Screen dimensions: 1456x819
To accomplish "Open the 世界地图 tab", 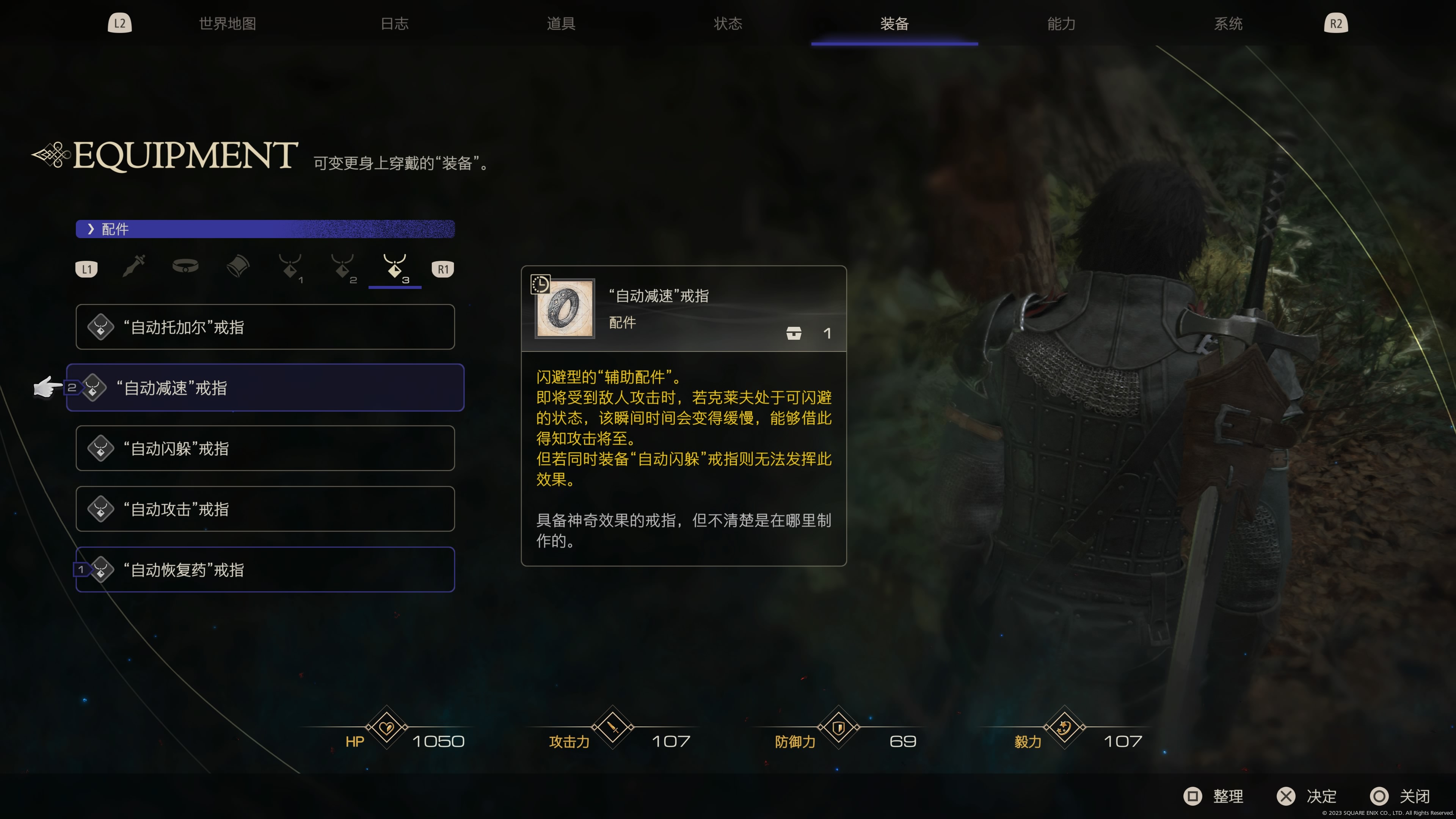I will pos(227,24).
